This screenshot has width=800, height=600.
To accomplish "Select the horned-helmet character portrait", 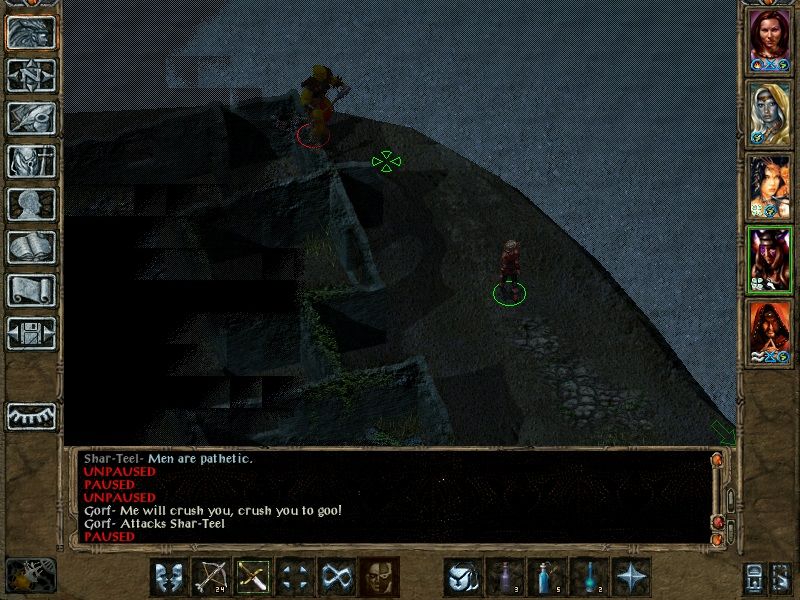I will click(770, 256).
